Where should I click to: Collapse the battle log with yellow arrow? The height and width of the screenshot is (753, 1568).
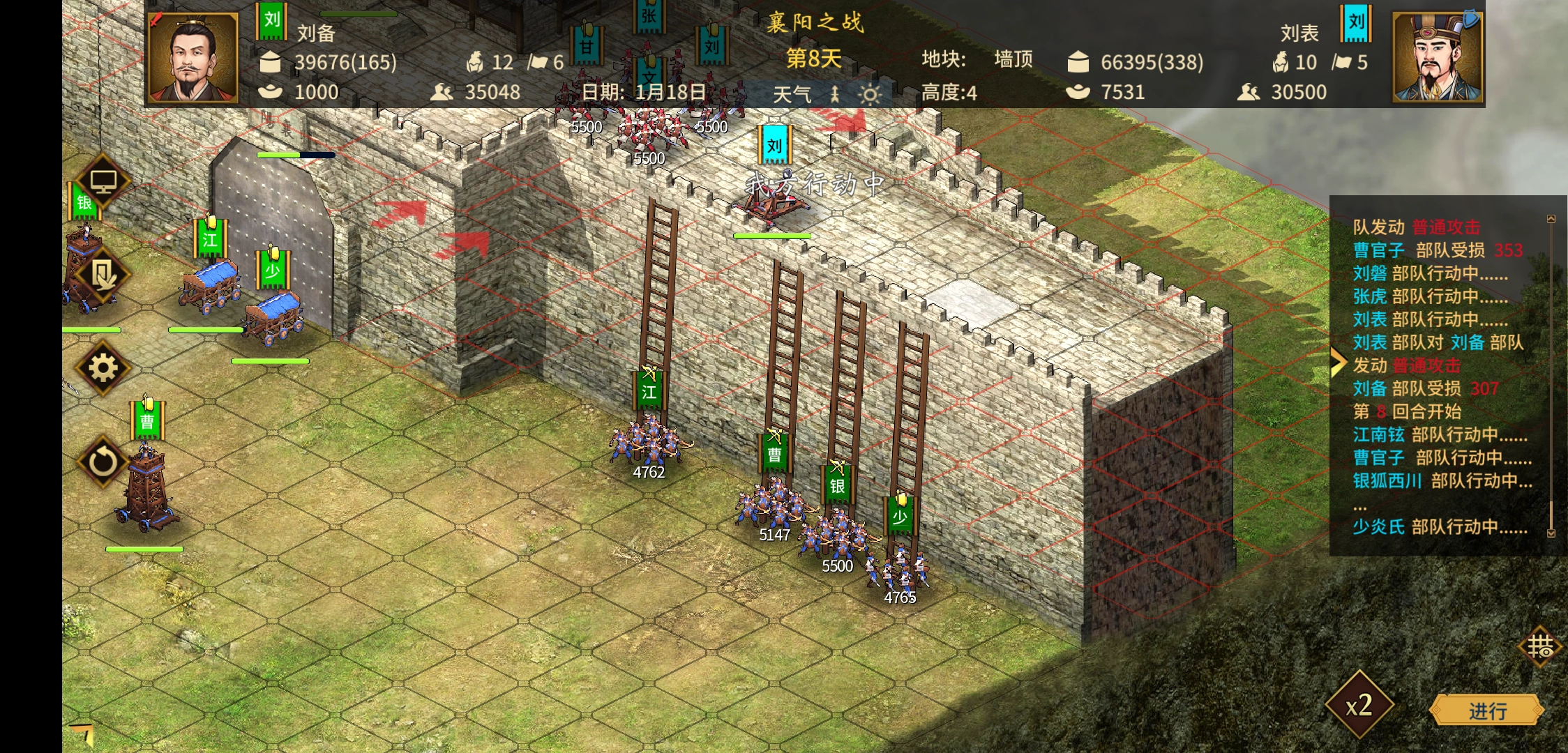click(1337, 361)
